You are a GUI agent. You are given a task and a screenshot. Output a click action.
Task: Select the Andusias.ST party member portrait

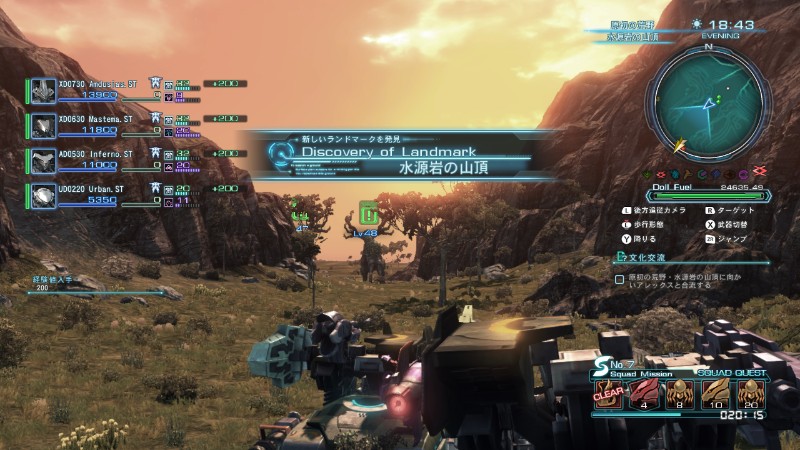[43, 90]
